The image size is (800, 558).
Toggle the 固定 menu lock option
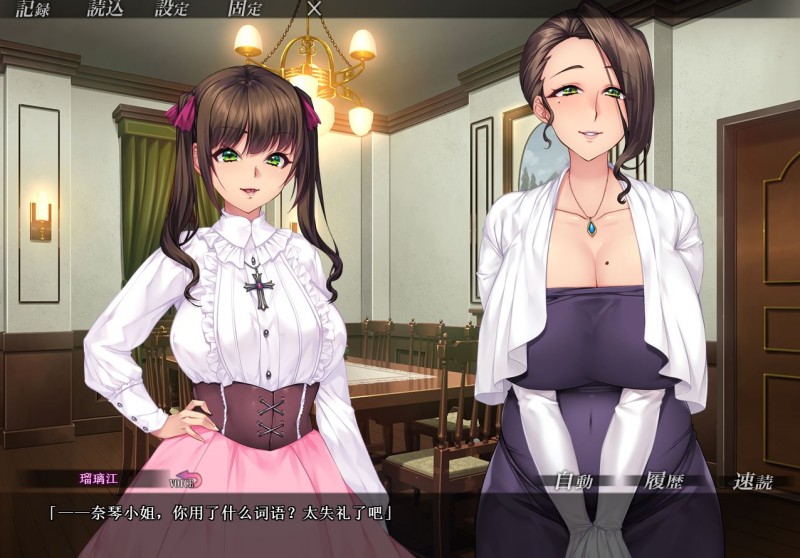click(245, 10)
